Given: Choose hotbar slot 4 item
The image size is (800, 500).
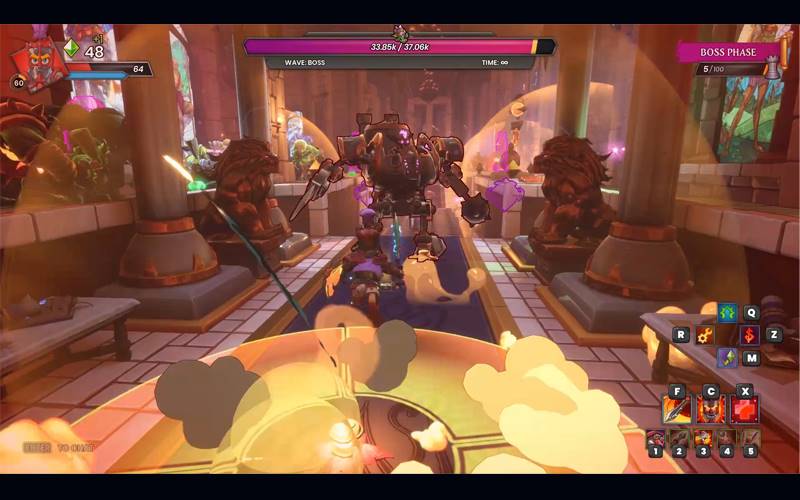Looking at the screenshot, I should (x=727, y=438).
